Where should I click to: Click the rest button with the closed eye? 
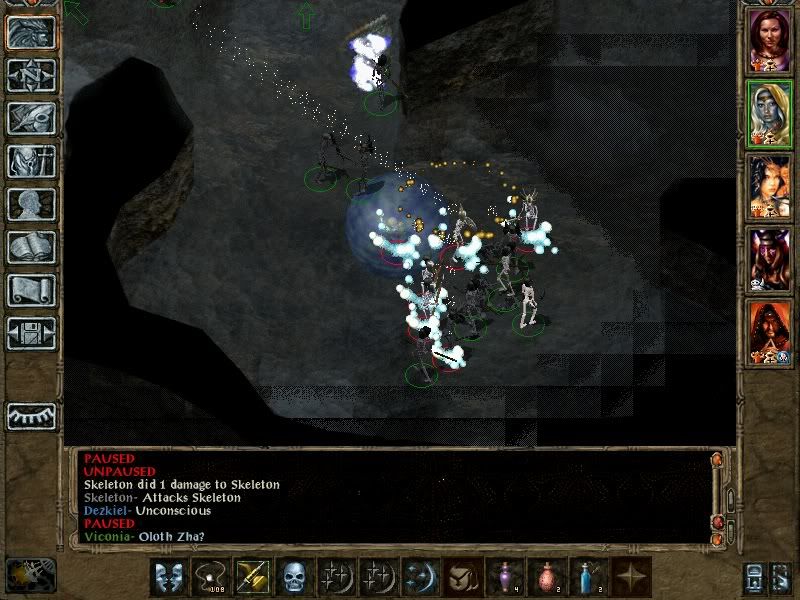pos(31,415)
